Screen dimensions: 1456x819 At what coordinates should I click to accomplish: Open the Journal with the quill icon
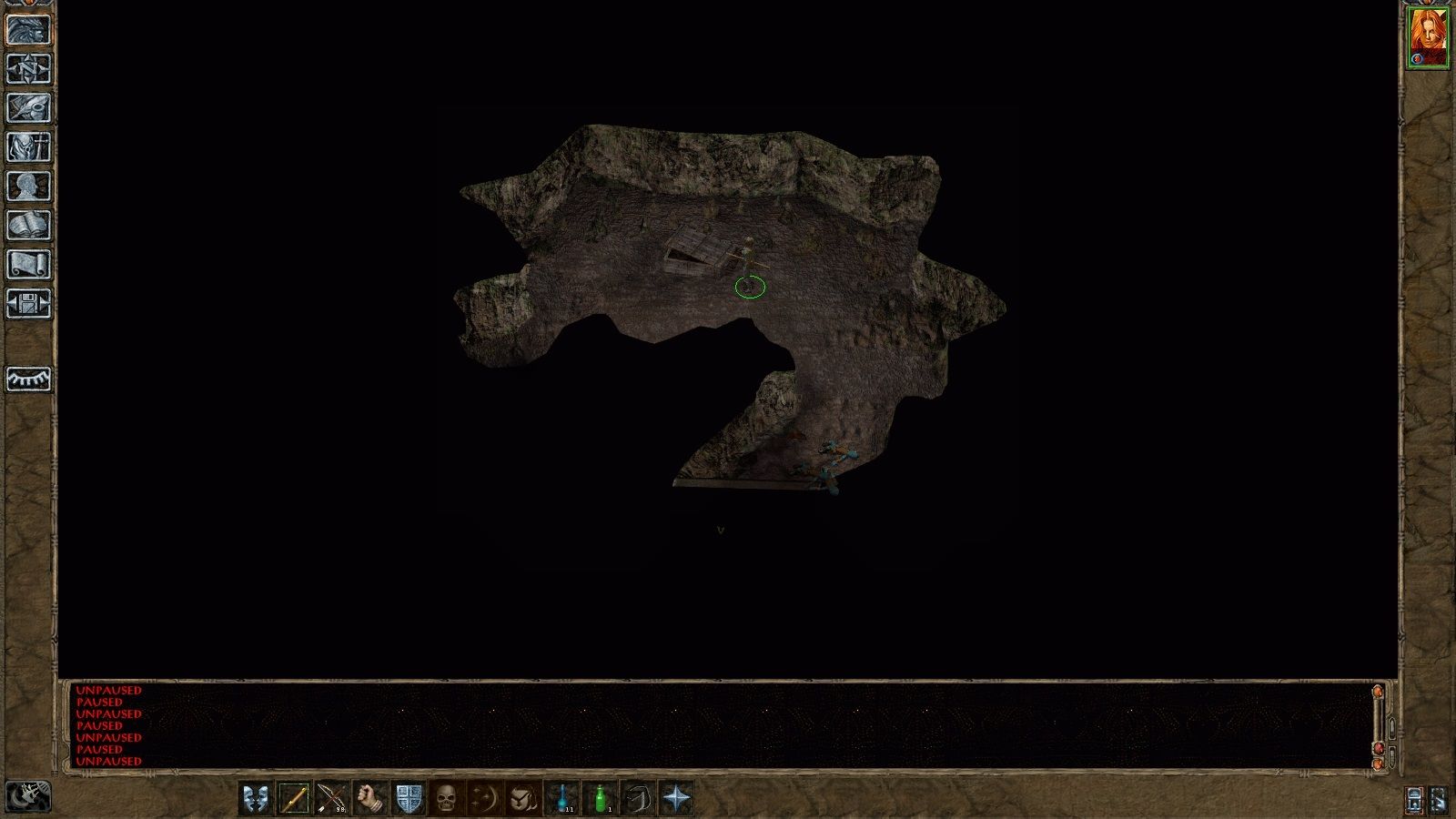point(27,109)
